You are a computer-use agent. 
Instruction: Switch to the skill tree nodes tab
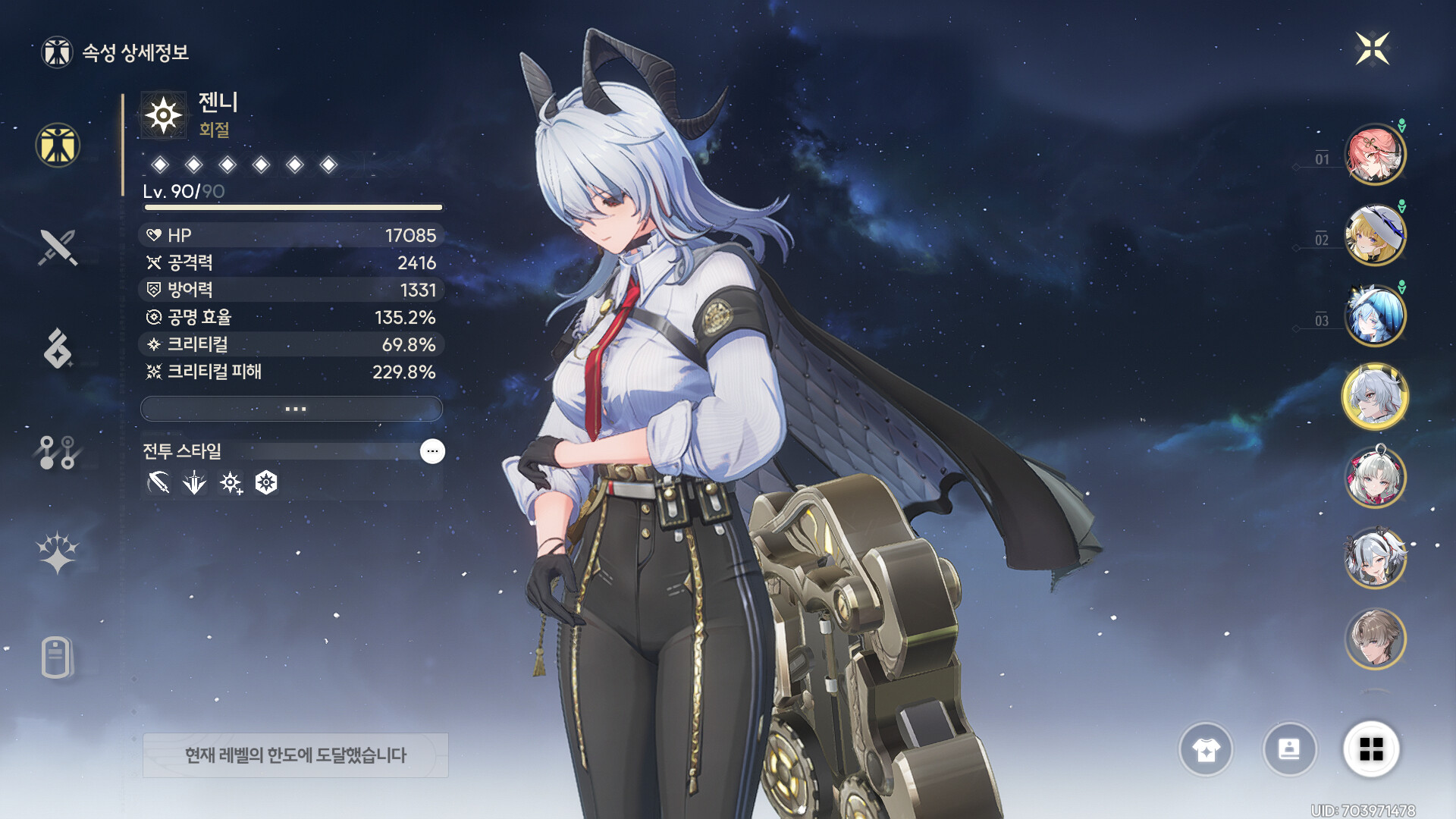pyautogui.click(x=58, y=452)
